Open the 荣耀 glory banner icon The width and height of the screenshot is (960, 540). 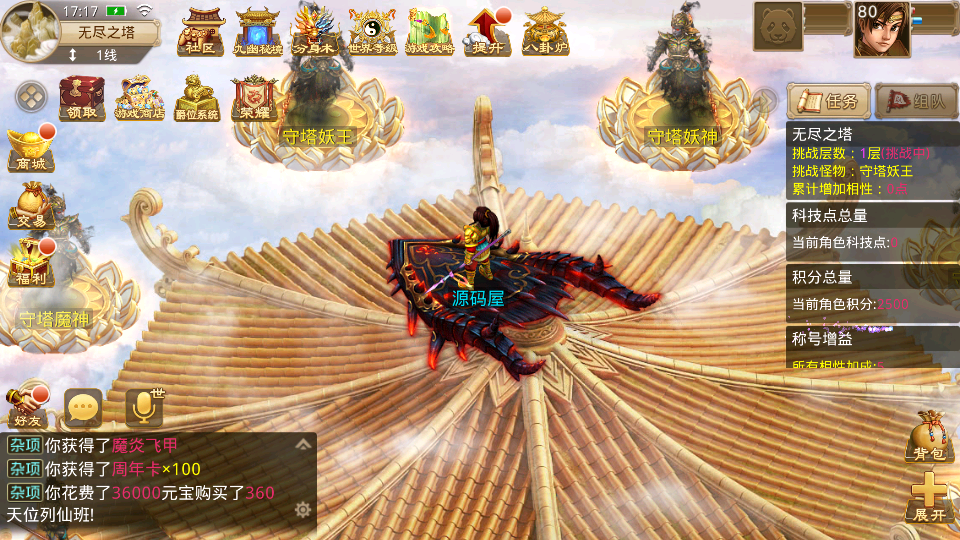pyautogui.click(x=254, y=98)
